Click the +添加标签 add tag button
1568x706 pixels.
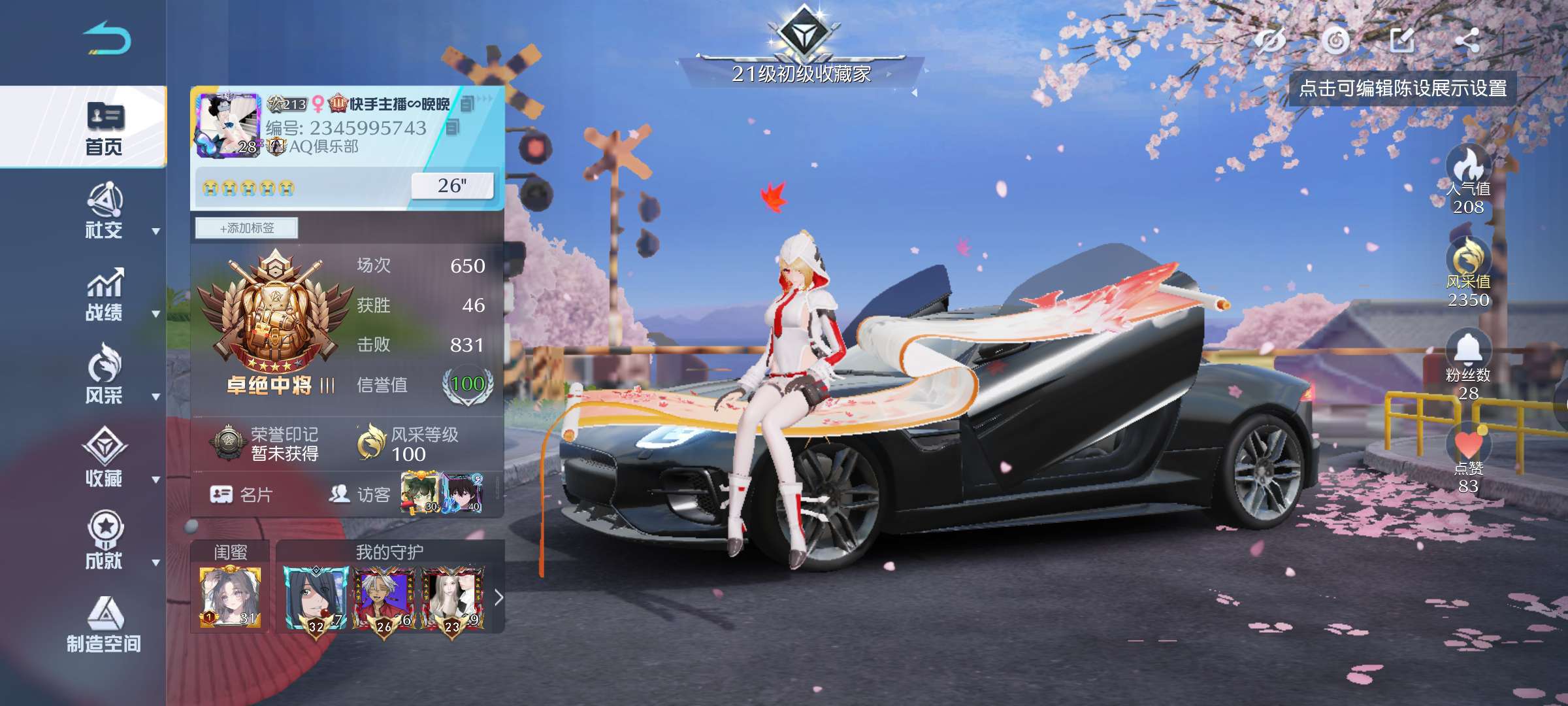(247, 228)
